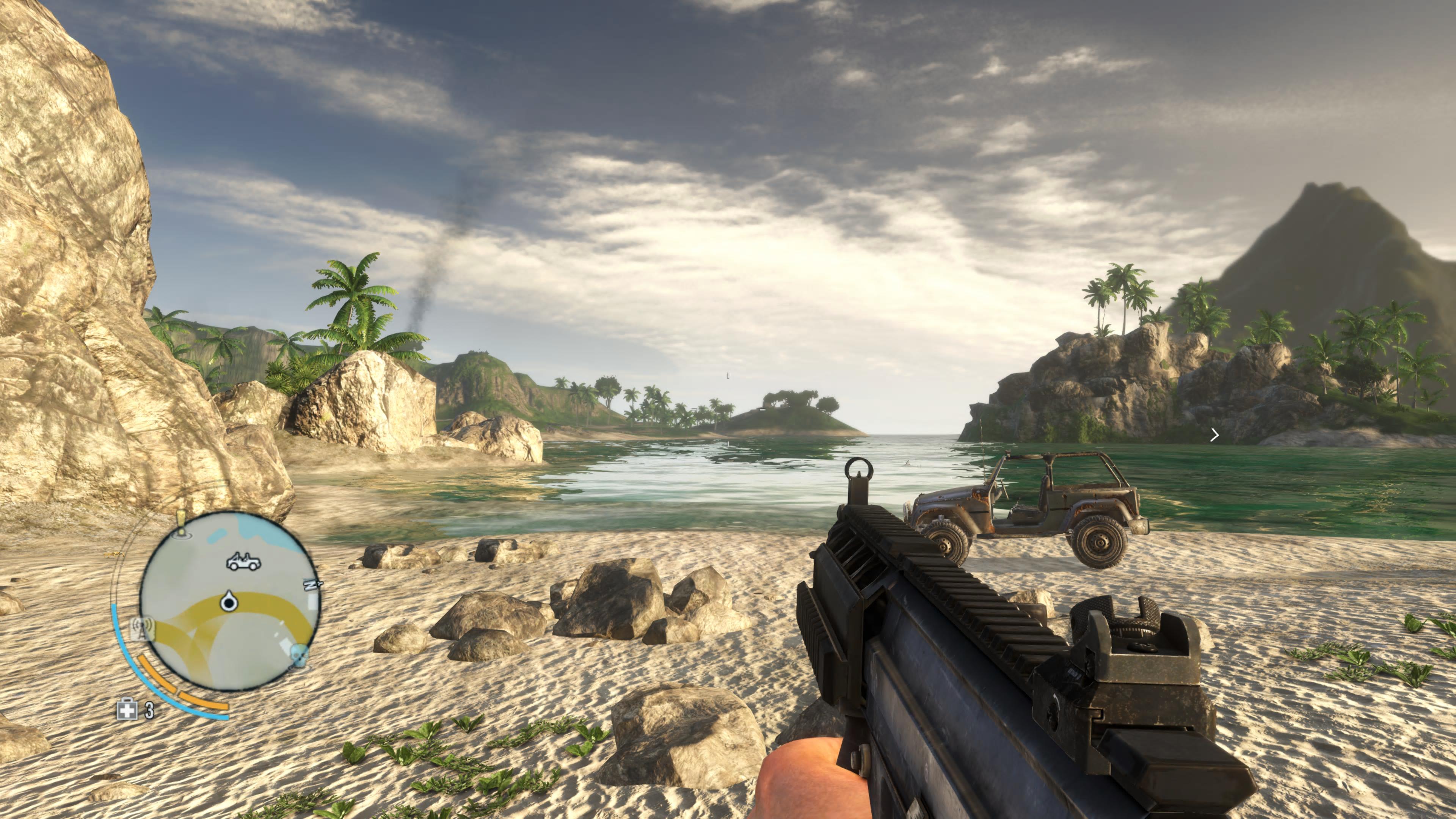Select the yellow exclamation objective marker
This screenshot has width=1456, height=819.
[x=181, y=523]
